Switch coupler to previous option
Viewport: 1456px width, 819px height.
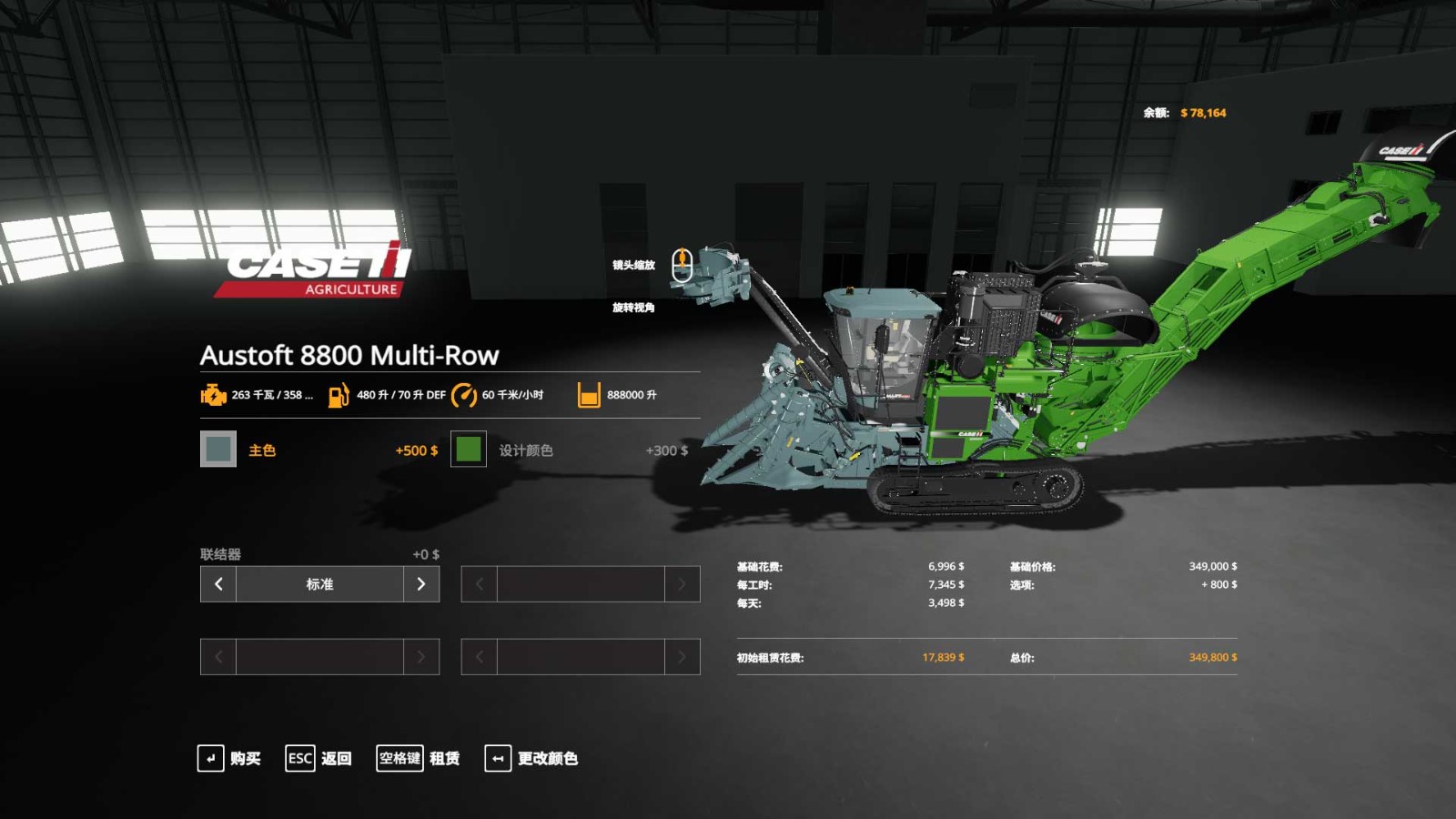tap(218, 584)
